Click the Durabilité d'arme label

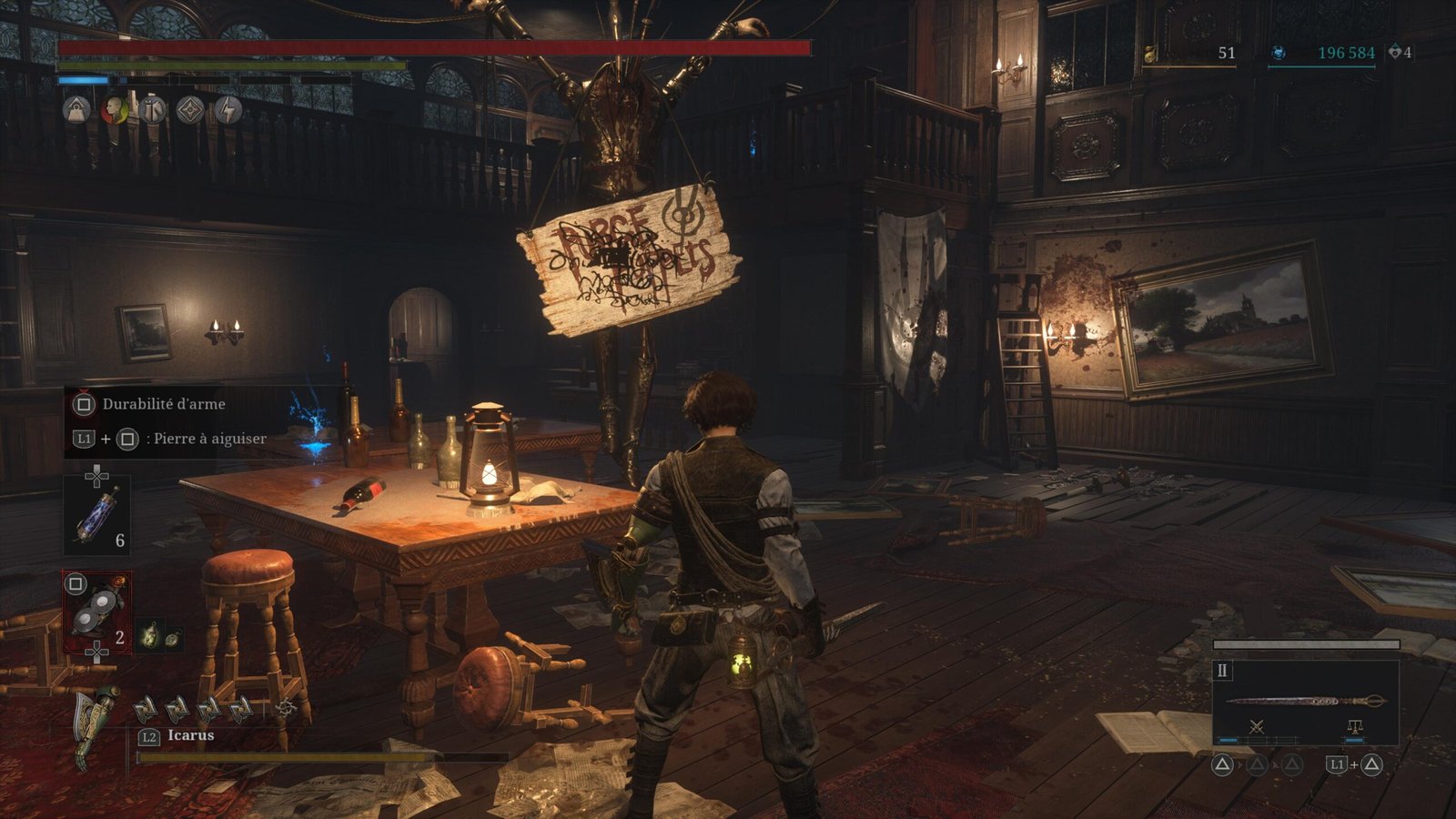pos(164,404)
